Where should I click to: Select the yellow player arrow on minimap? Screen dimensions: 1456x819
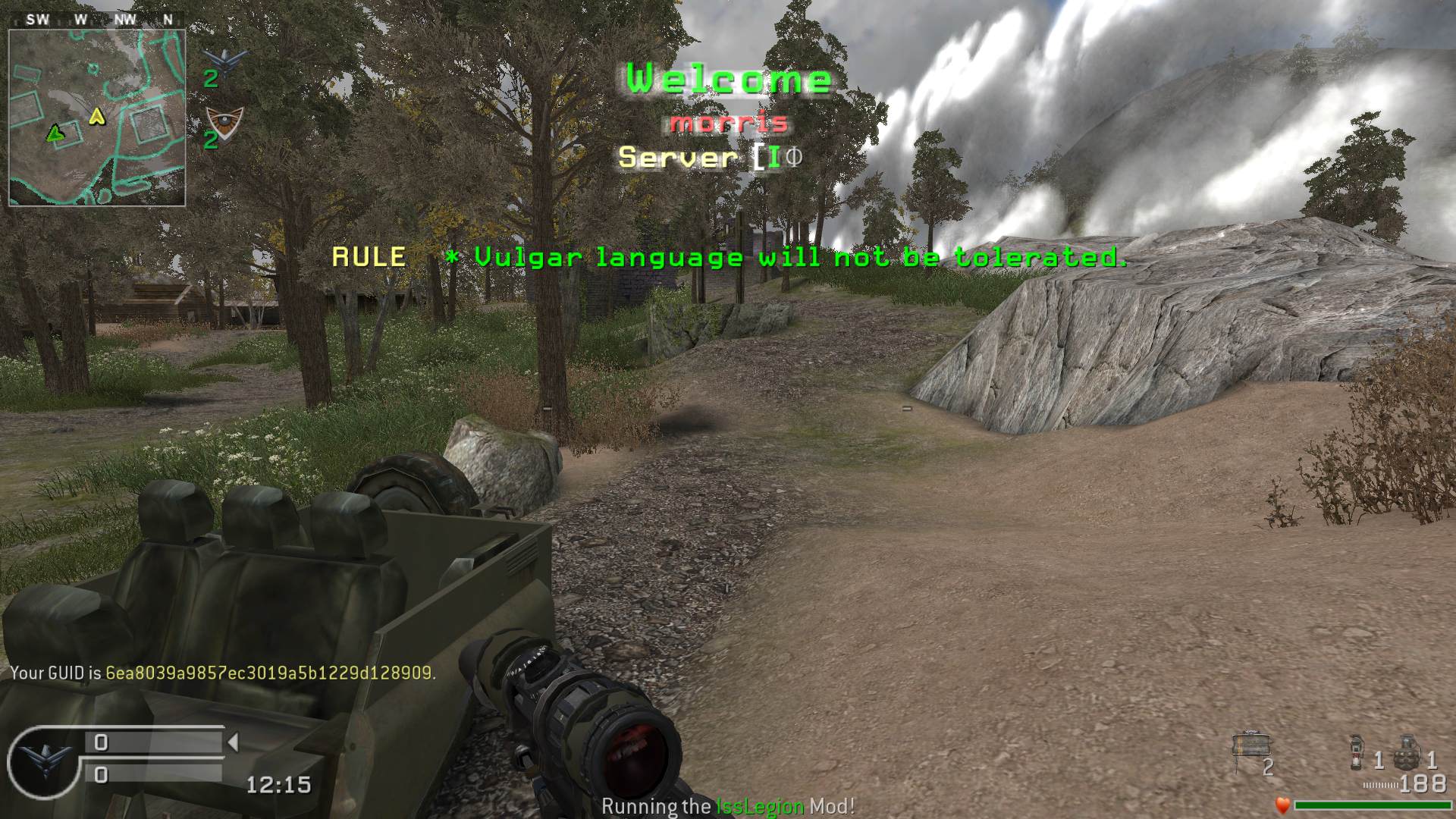coord(97,116)
